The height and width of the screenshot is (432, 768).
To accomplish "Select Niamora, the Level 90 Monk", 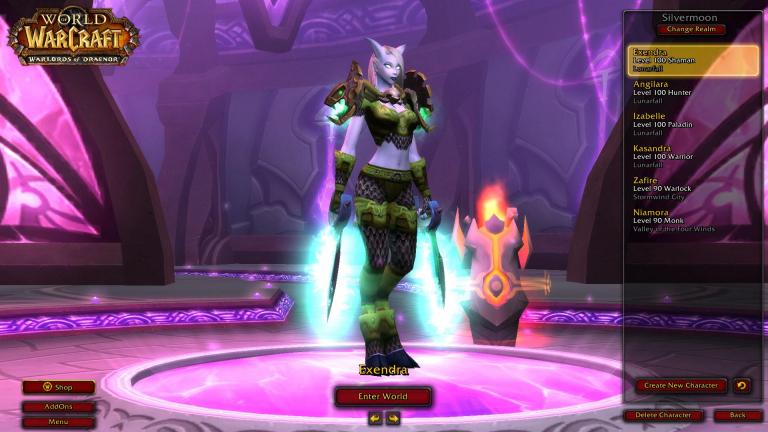I will tap(692, 220).
